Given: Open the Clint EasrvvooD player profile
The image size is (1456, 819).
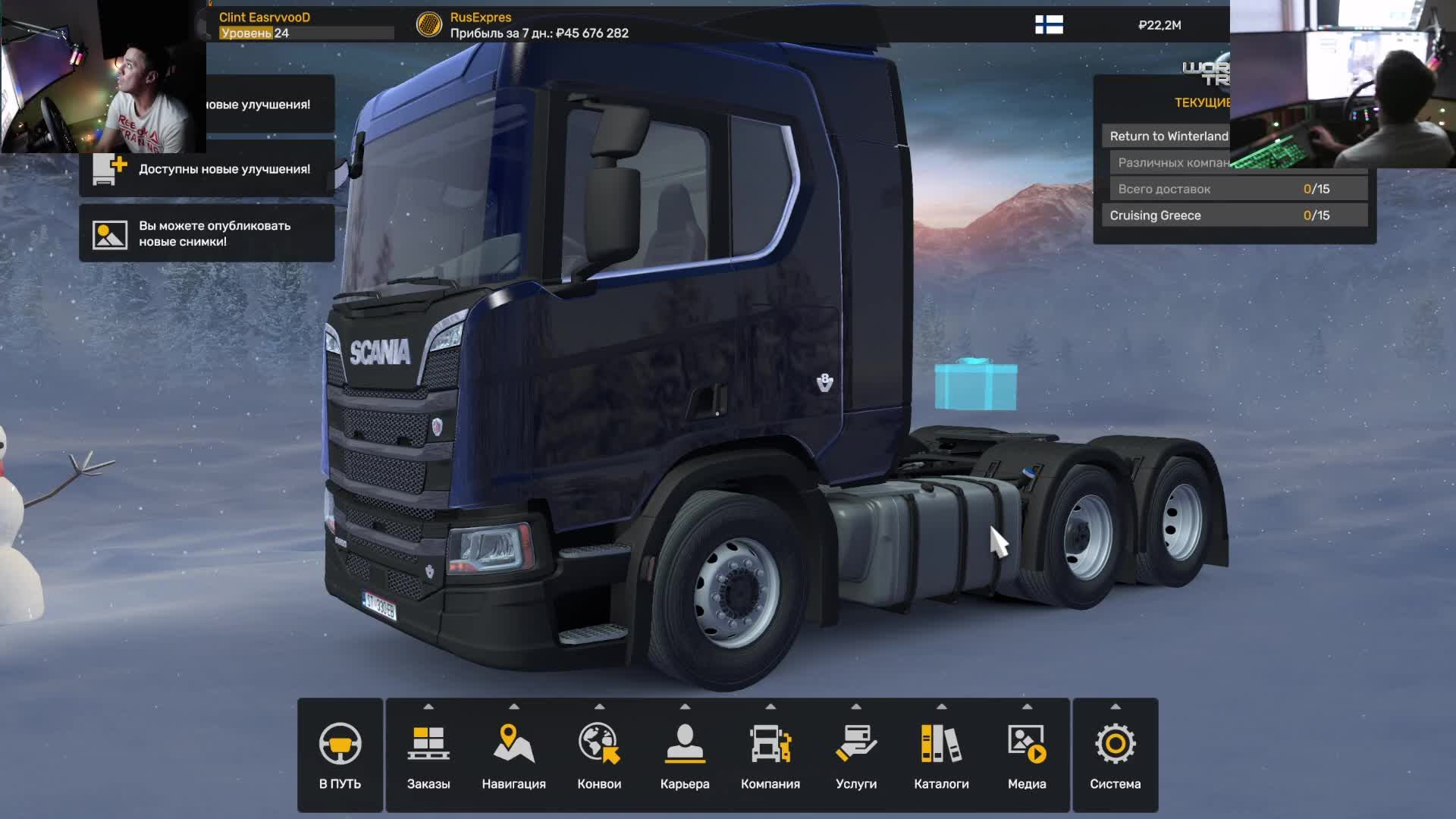Looking at the screenshot, I should point(265,17).
